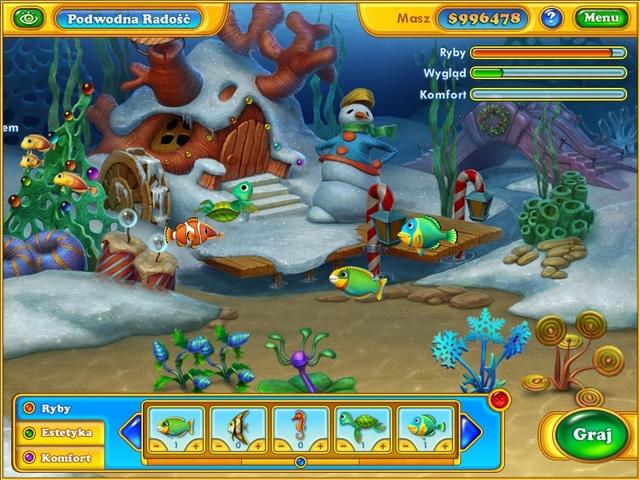Click the money counter showing $996478
The height and width of the screenshot is (480, 640).
click(484, 18)
